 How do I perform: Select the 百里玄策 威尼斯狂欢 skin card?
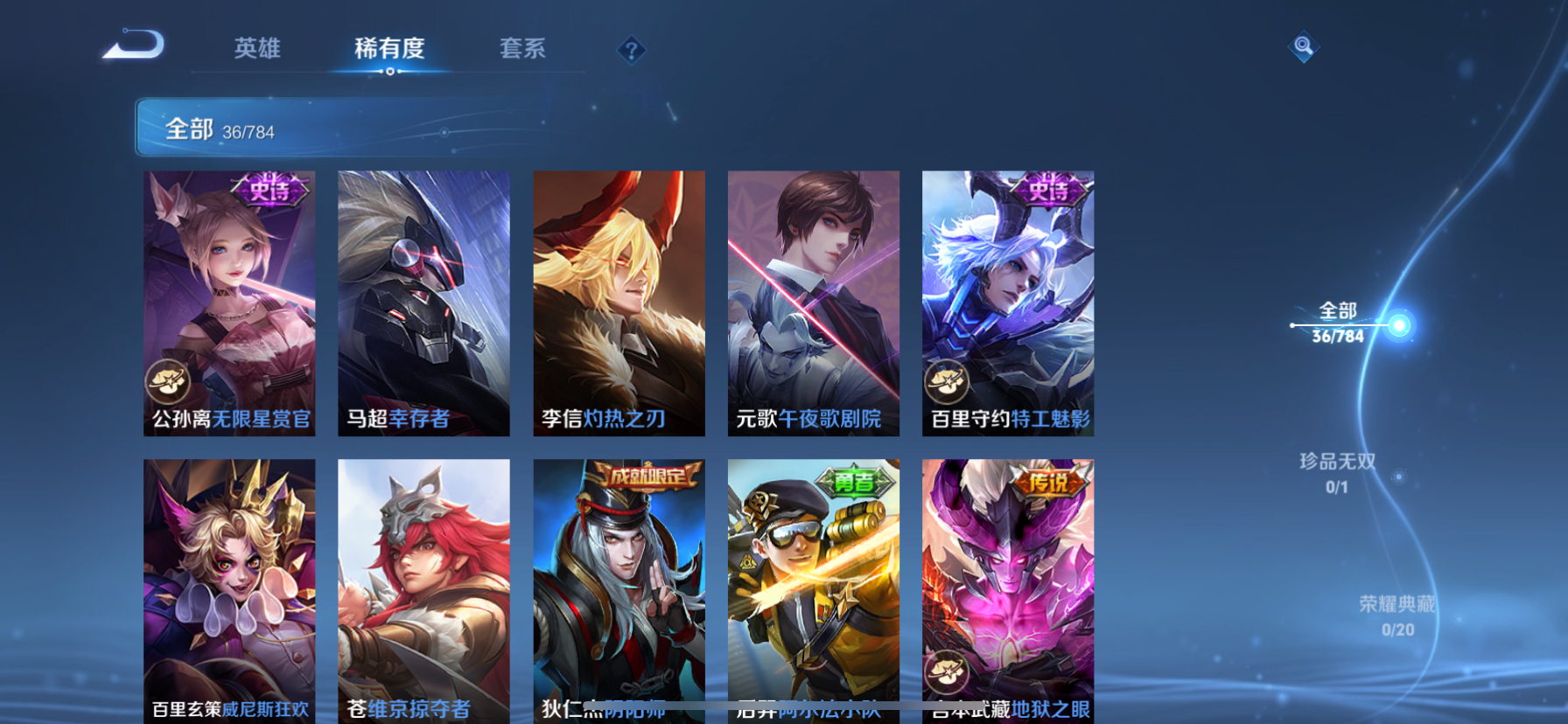coord(229,590)
